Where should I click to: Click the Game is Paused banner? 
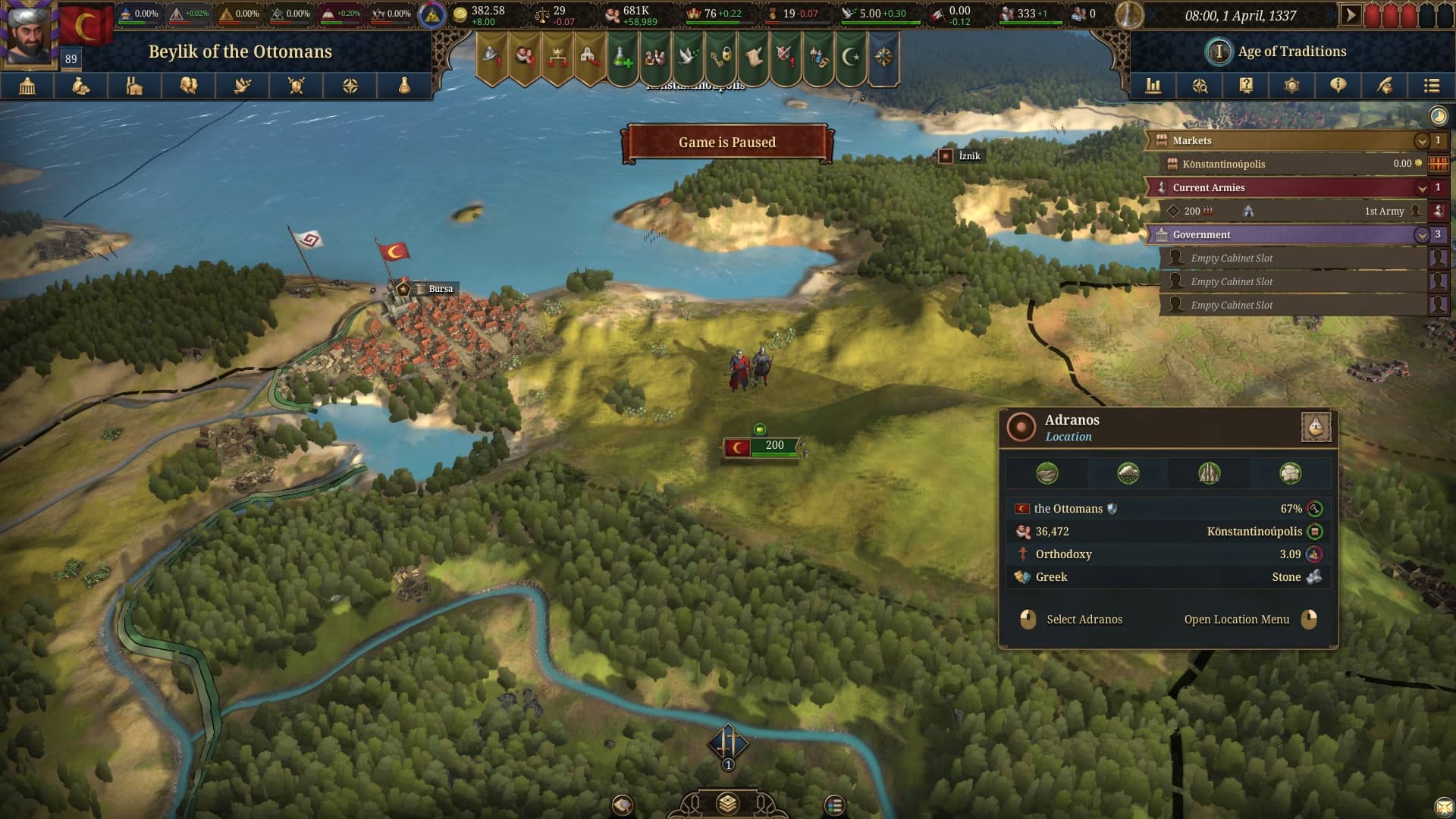726,143
